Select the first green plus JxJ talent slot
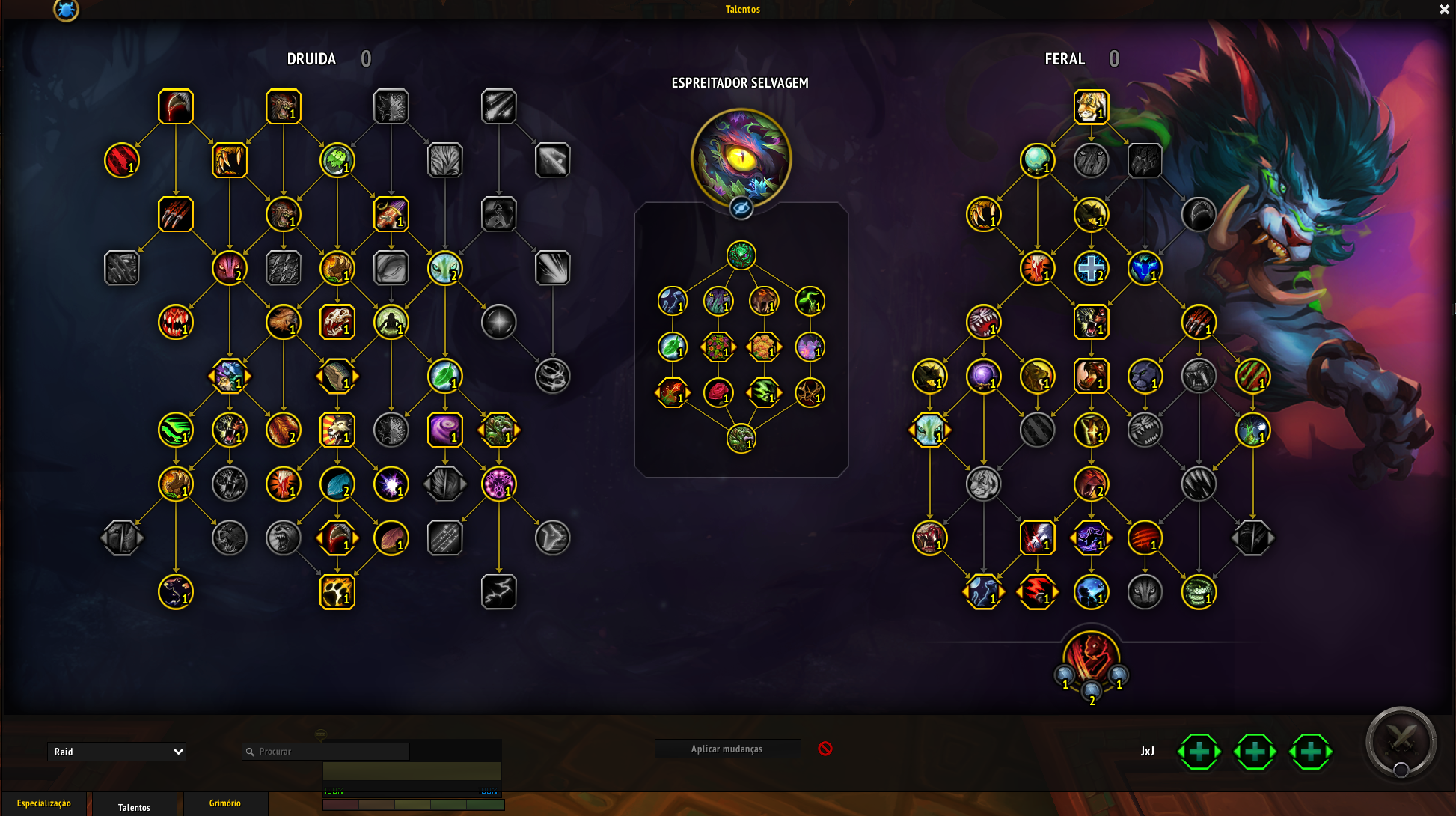 tap(1199, 752)
